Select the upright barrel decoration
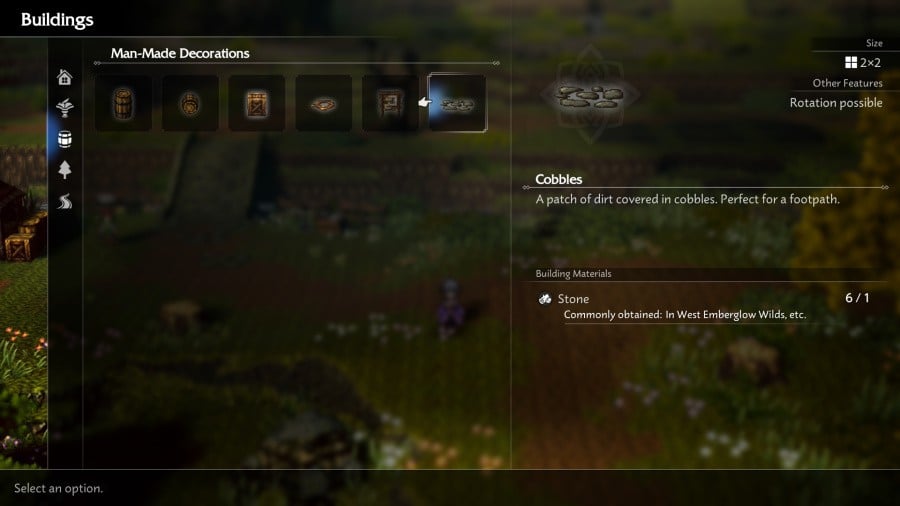900x506 pixels. pyautogui.click(x=123, y=103)
